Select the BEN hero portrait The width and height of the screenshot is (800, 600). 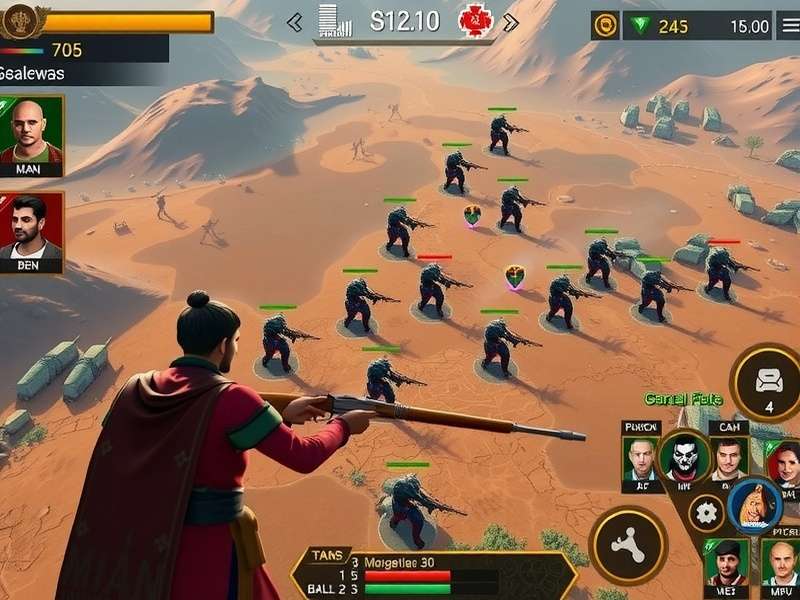click(x=31, y=229)
